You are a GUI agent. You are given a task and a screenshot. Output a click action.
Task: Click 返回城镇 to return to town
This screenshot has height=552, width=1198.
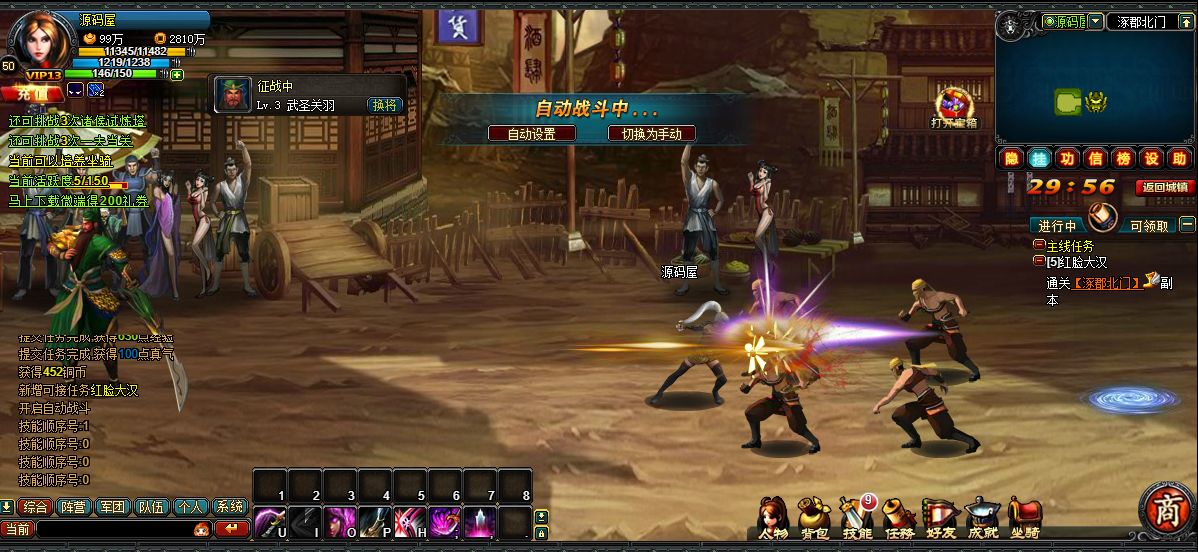1165,187
